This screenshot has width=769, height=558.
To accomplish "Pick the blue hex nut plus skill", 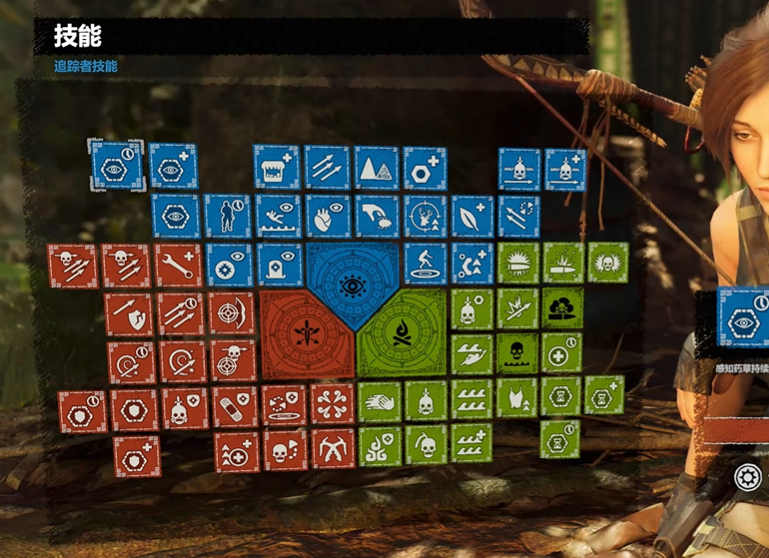I will [424, 167].
